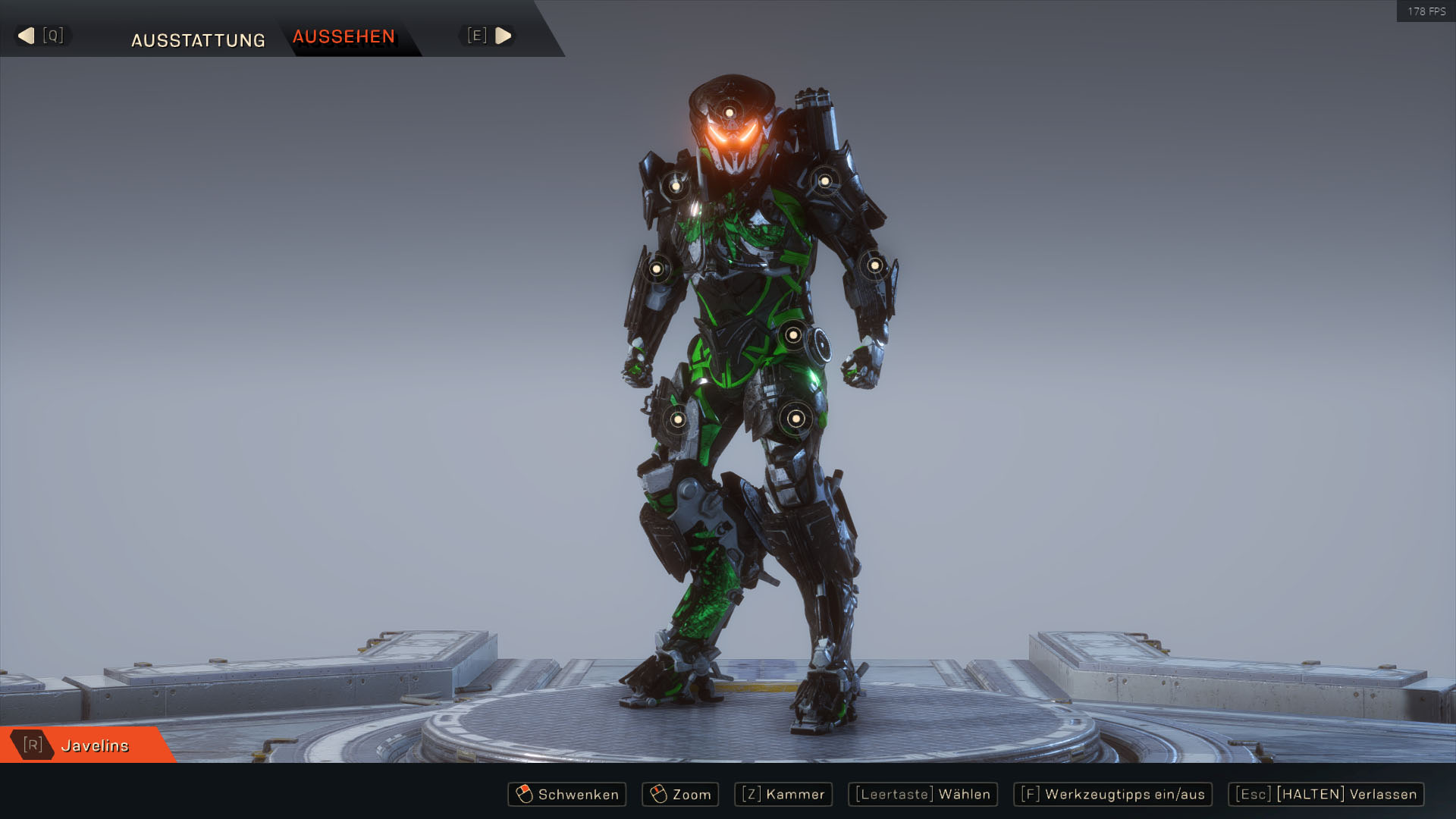Click the left arrow to go to the previous tab

click(27, 36)
